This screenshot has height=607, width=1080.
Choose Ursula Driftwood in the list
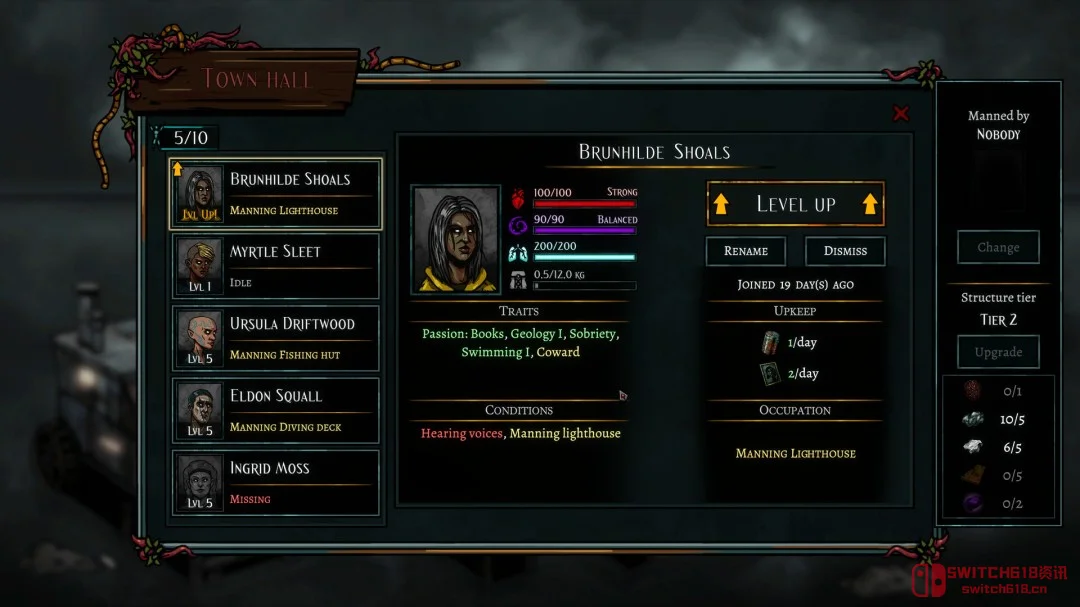(276, 338)
